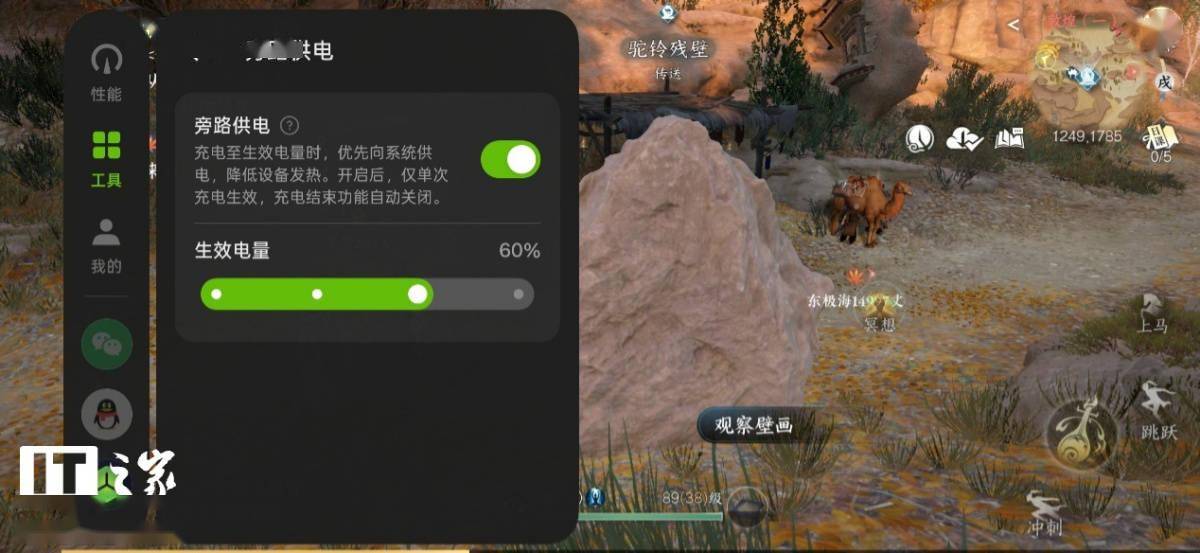1200x553 pixels.
Task: Tap the 上马 mount button
Action: pyautogui.click(x=1152, y=314)
